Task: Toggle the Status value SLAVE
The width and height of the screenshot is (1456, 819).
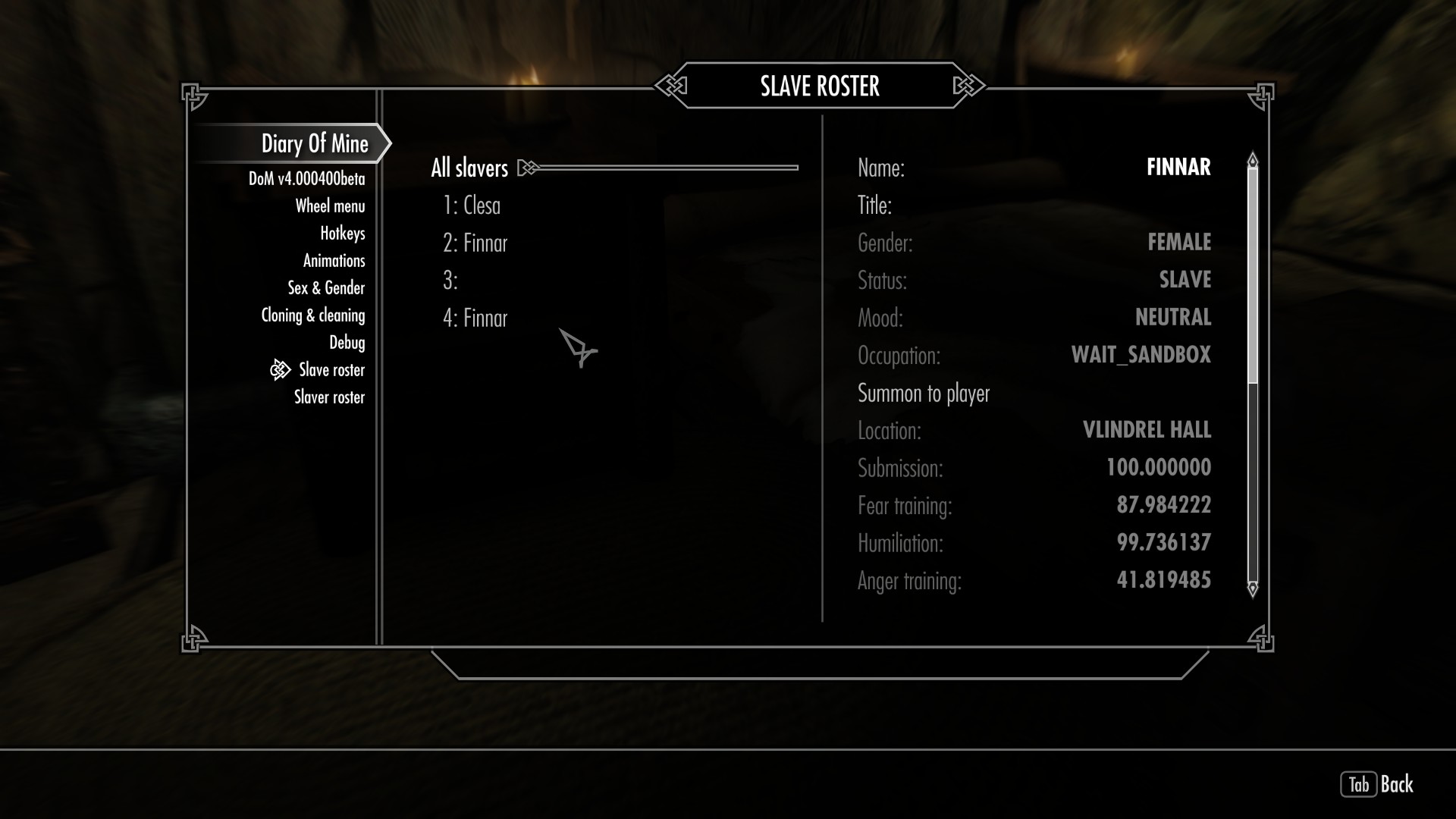Action: 1185,280
